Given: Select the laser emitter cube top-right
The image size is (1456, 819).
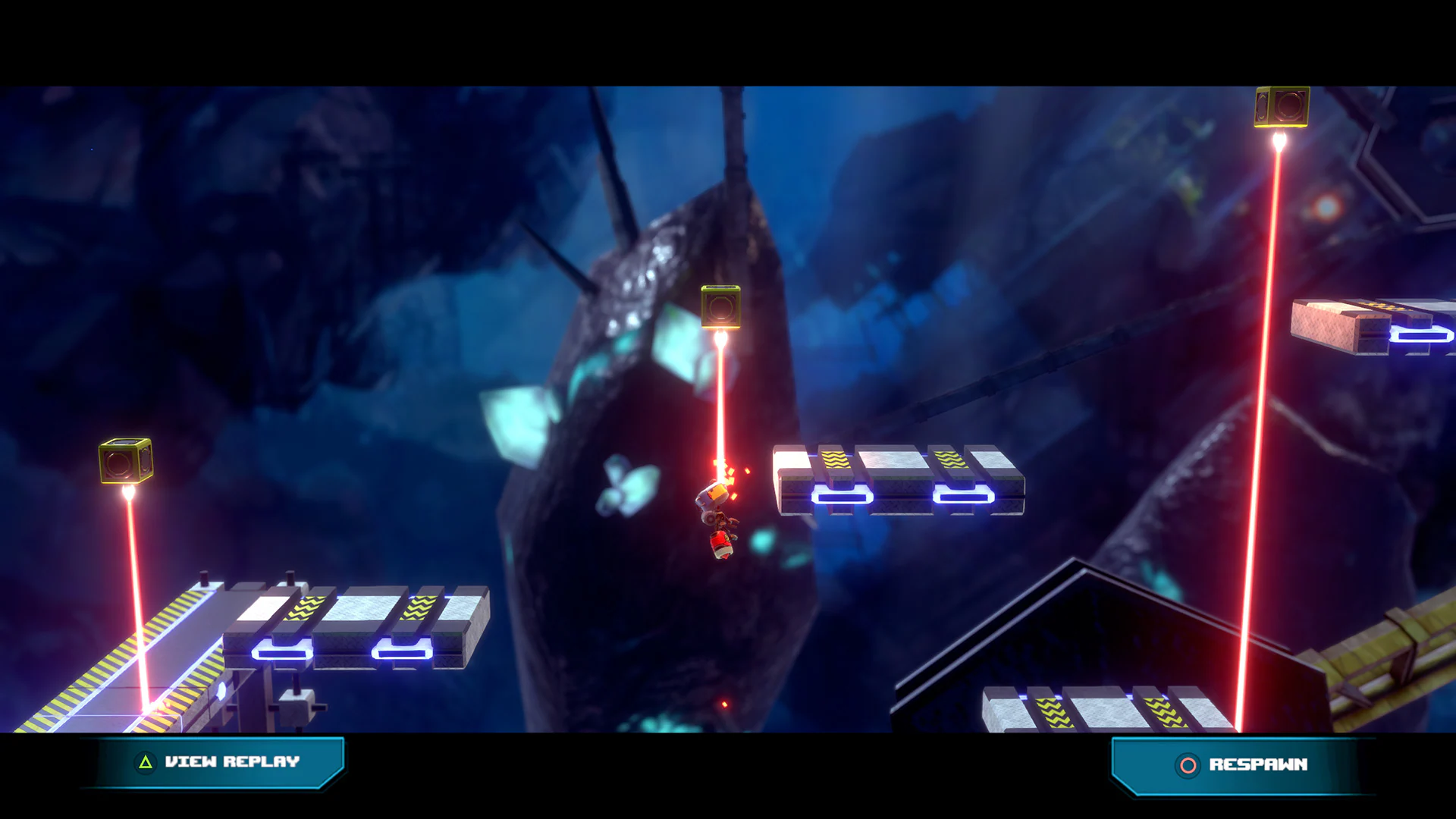Looking at the screenshot, I should coord(1282,106).
